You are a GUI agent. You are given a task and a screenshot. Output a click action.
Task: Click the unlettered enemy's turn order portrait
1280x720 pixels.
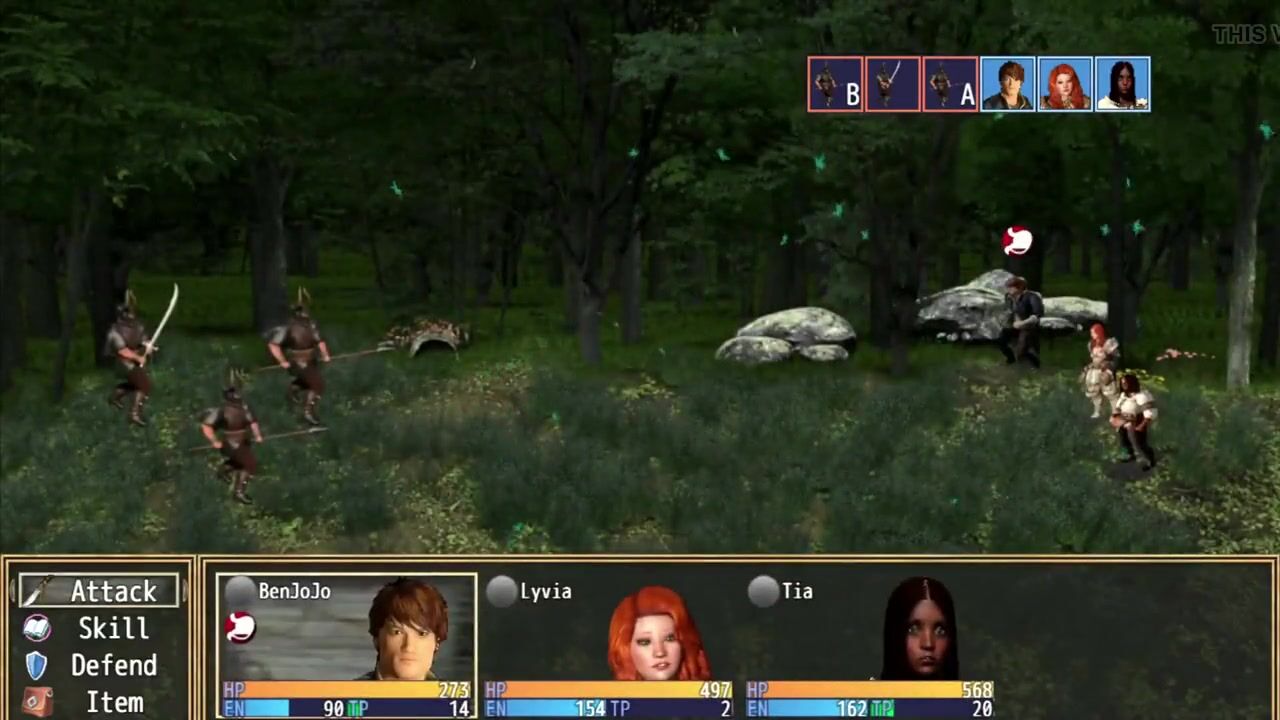892,84
